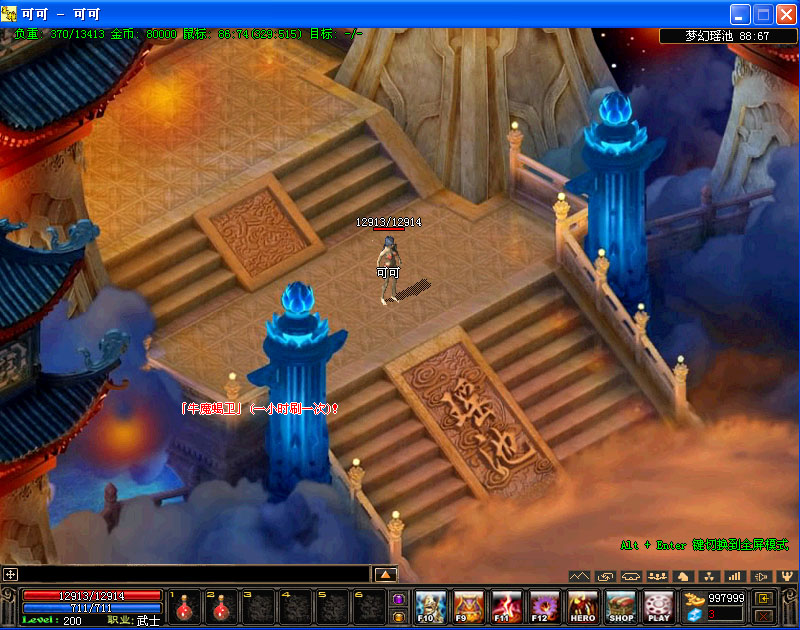Viewport: 800px width, 630px height.
Task: Activate the F12 purple burst skill
Action: [545, 607]
